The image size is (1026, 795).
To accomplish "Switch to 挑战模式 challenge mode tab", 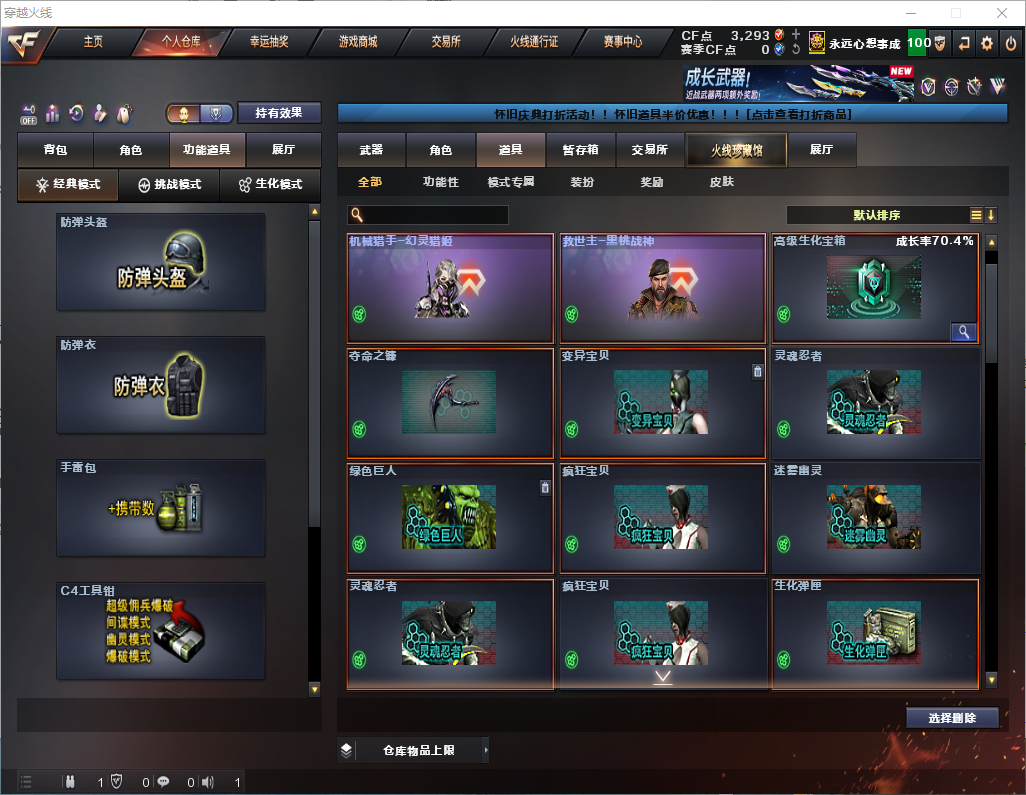I will click(x=169, y=185).
